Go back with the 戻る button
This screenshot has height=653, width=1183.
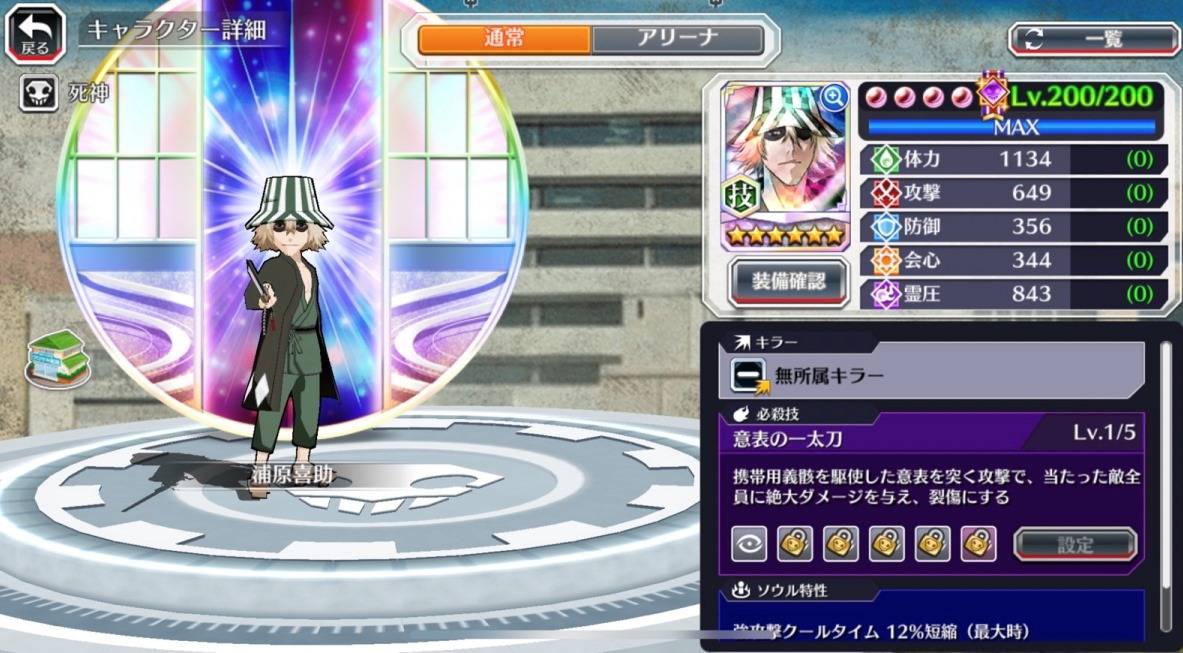36,37
